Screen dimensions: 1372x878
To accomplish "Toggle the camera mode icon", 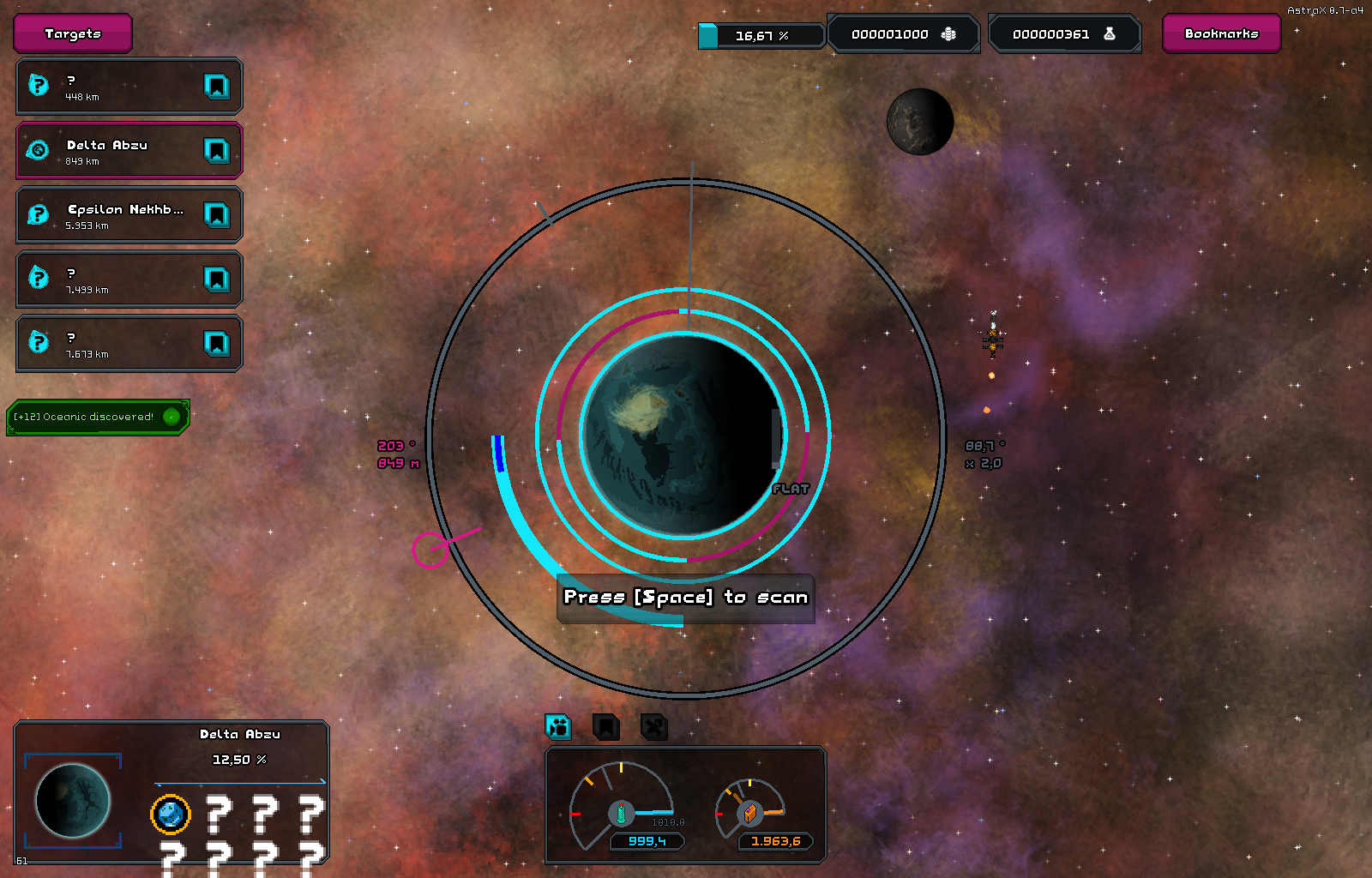I will [x=558, y=727].
